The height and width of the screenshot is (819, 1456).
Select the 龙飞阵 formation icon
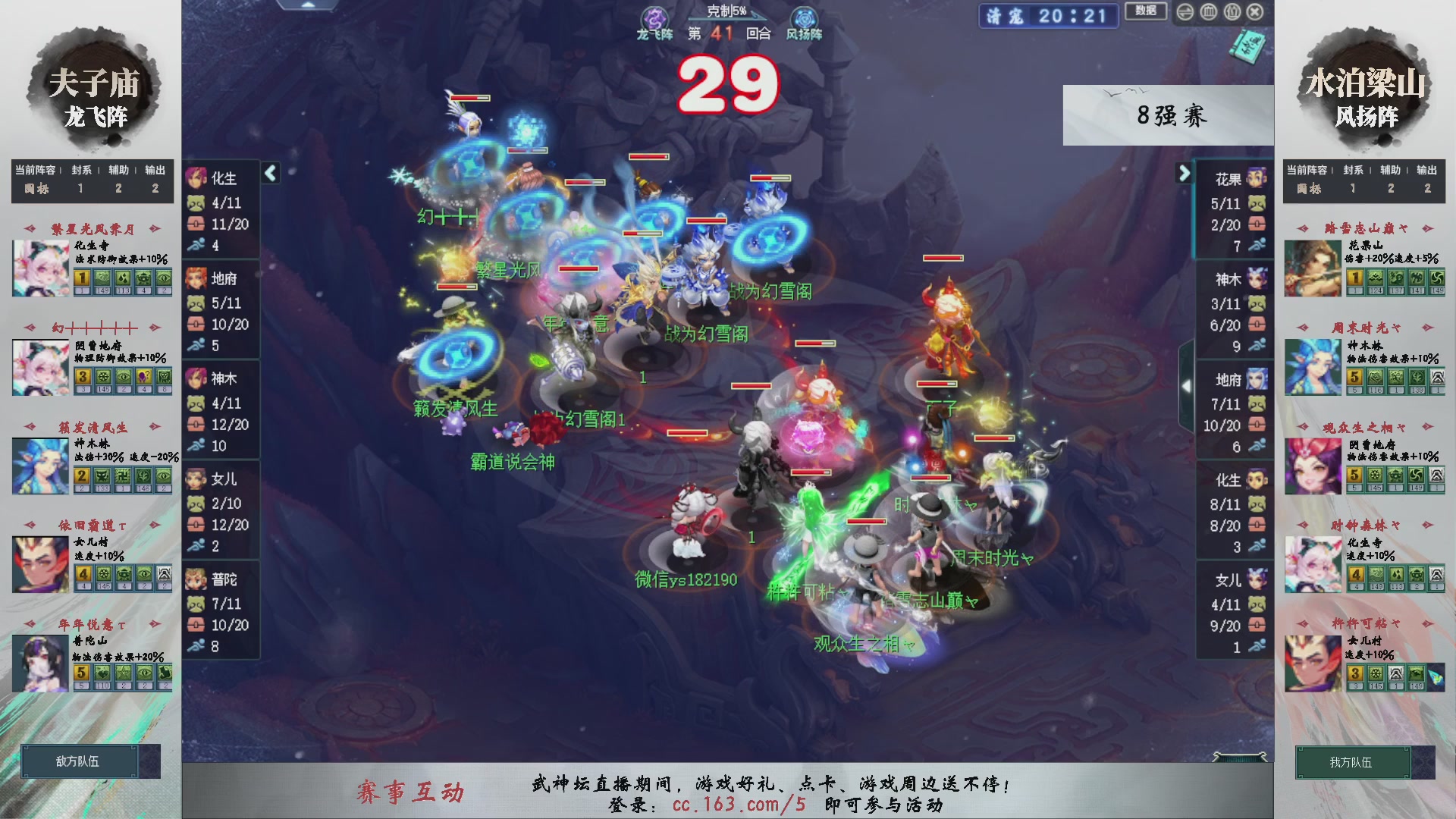(655, 15)
